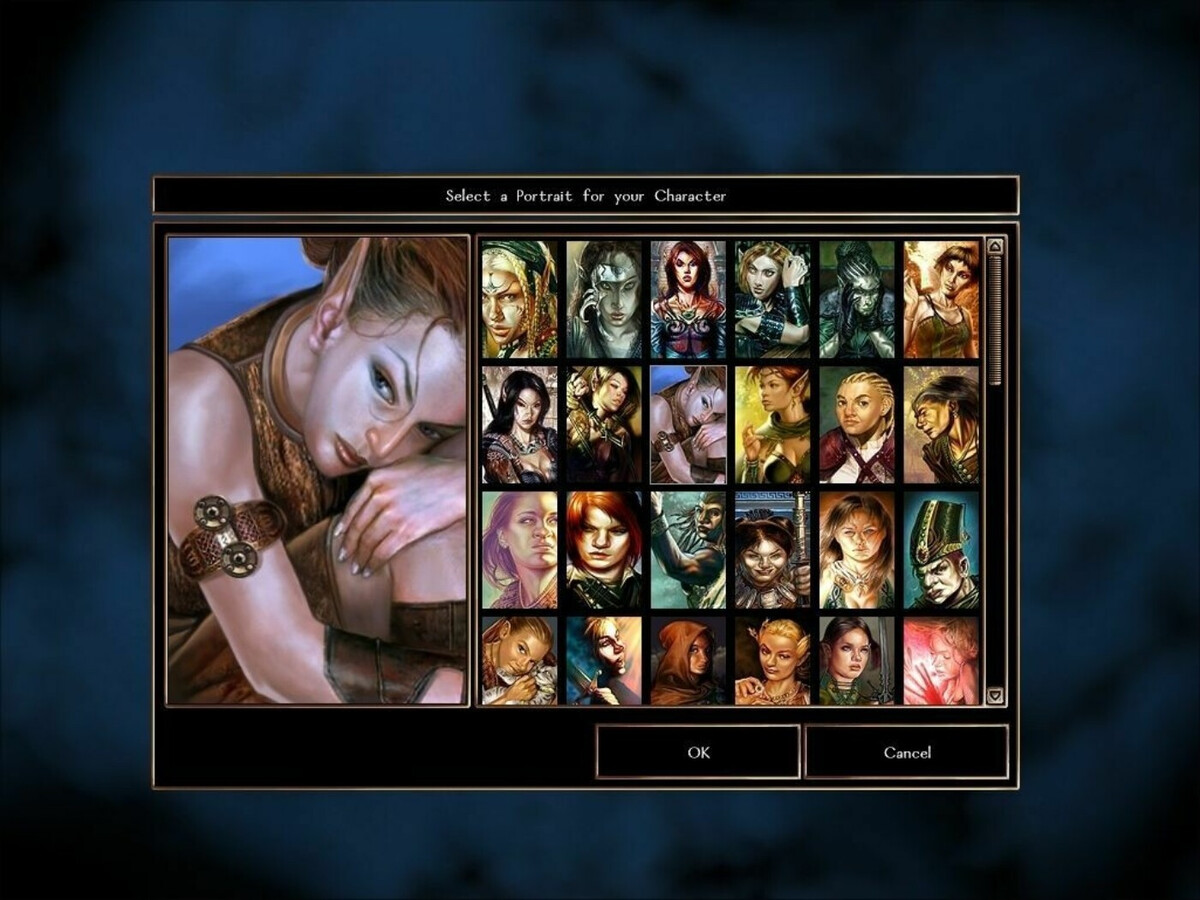This screenshot has width=1200, height=900.
Task: Pick the portrait with bright red bob haircut
Action: tap(604, 550)
